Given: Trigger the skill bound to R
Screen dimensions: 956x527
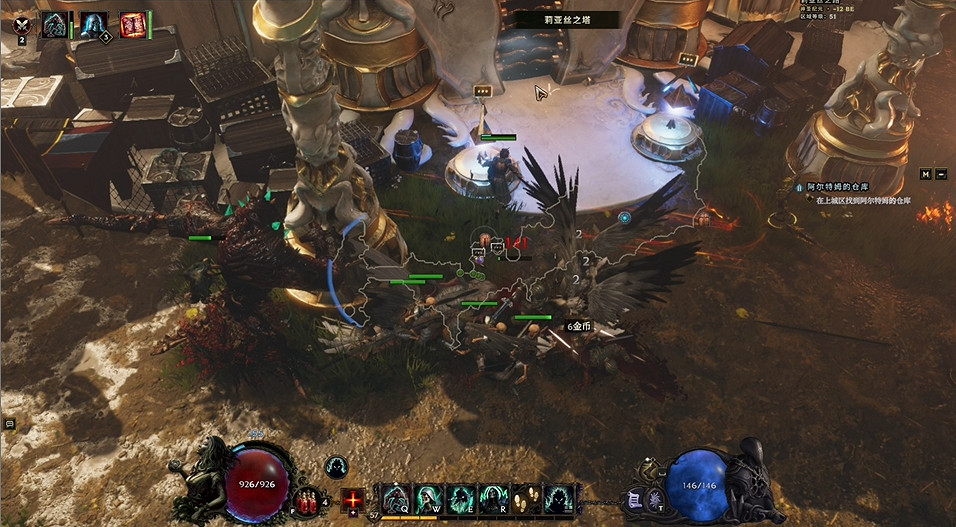Looking at the screenshot, I should pyautogui.click(x=492, y=498).
